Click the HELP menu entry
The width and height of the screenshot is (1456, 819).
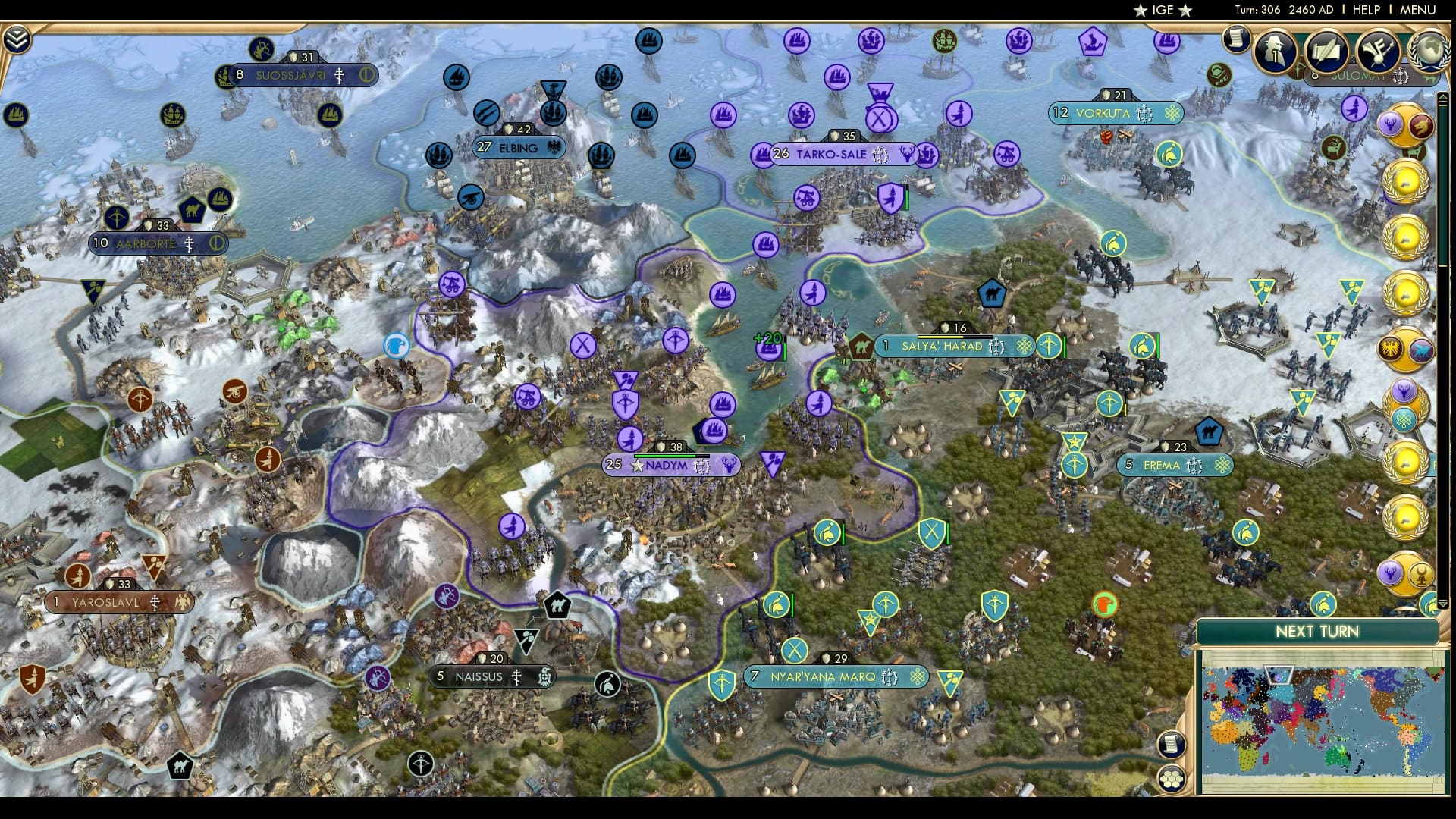click(1367, 11)
